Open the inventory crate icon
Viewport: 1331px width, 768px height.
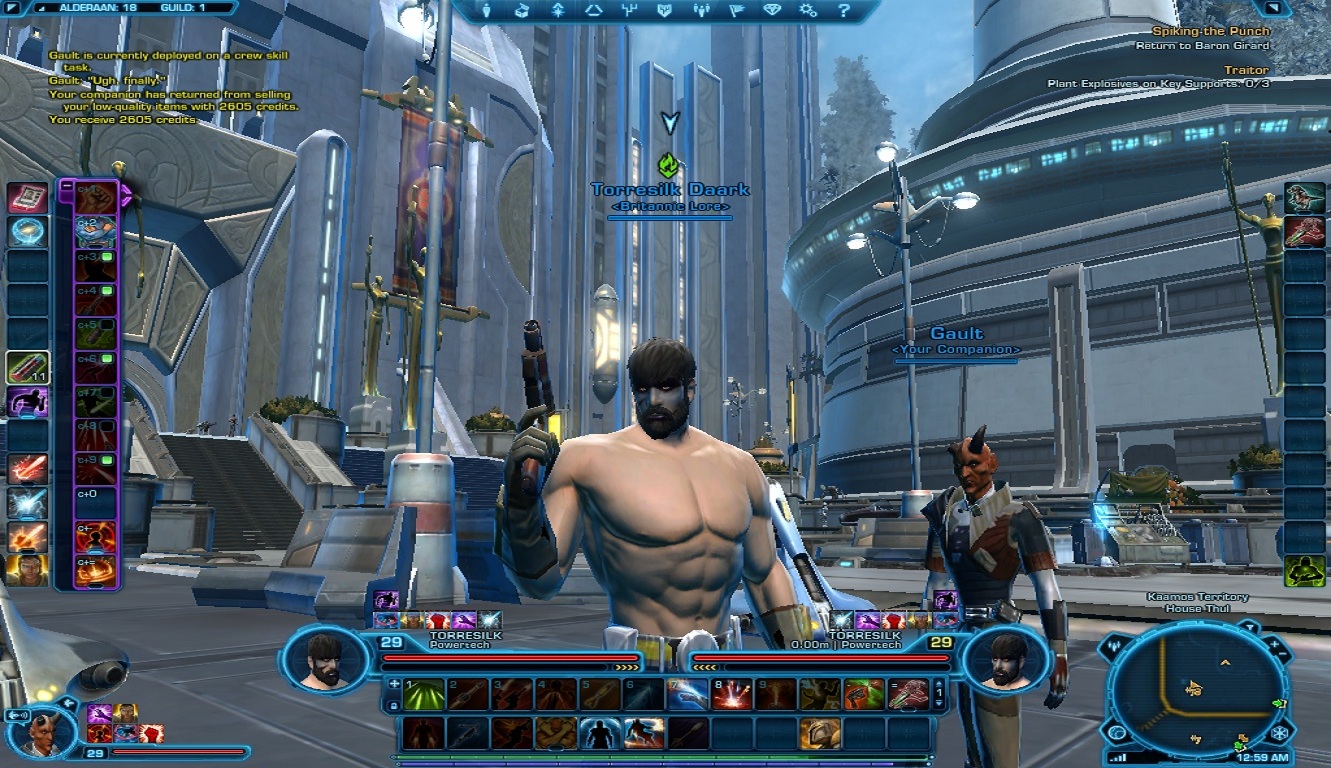click(521, 12)
